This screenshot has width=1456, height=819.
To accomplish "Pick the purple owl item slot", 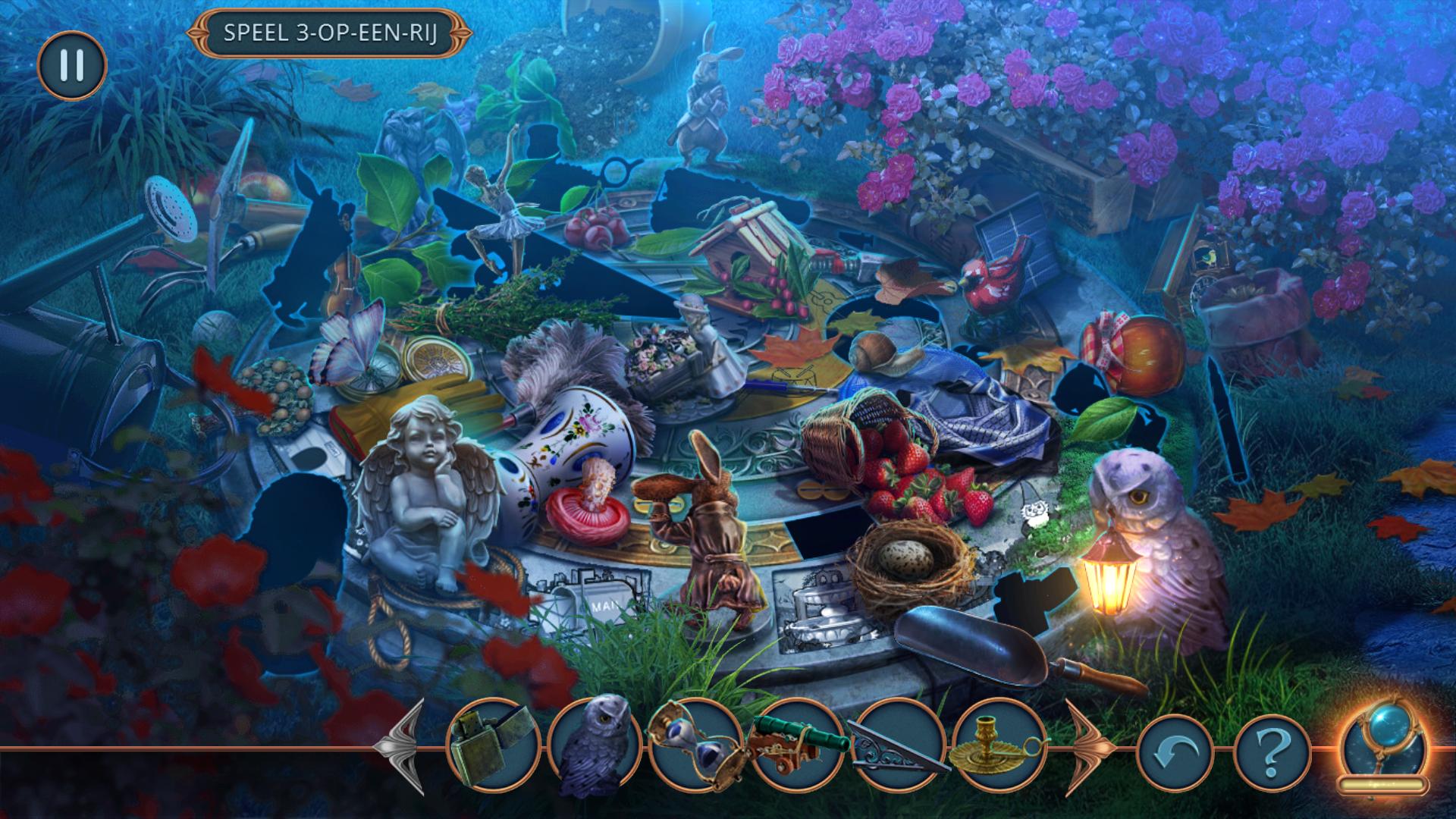I will [x=594, y=744].
